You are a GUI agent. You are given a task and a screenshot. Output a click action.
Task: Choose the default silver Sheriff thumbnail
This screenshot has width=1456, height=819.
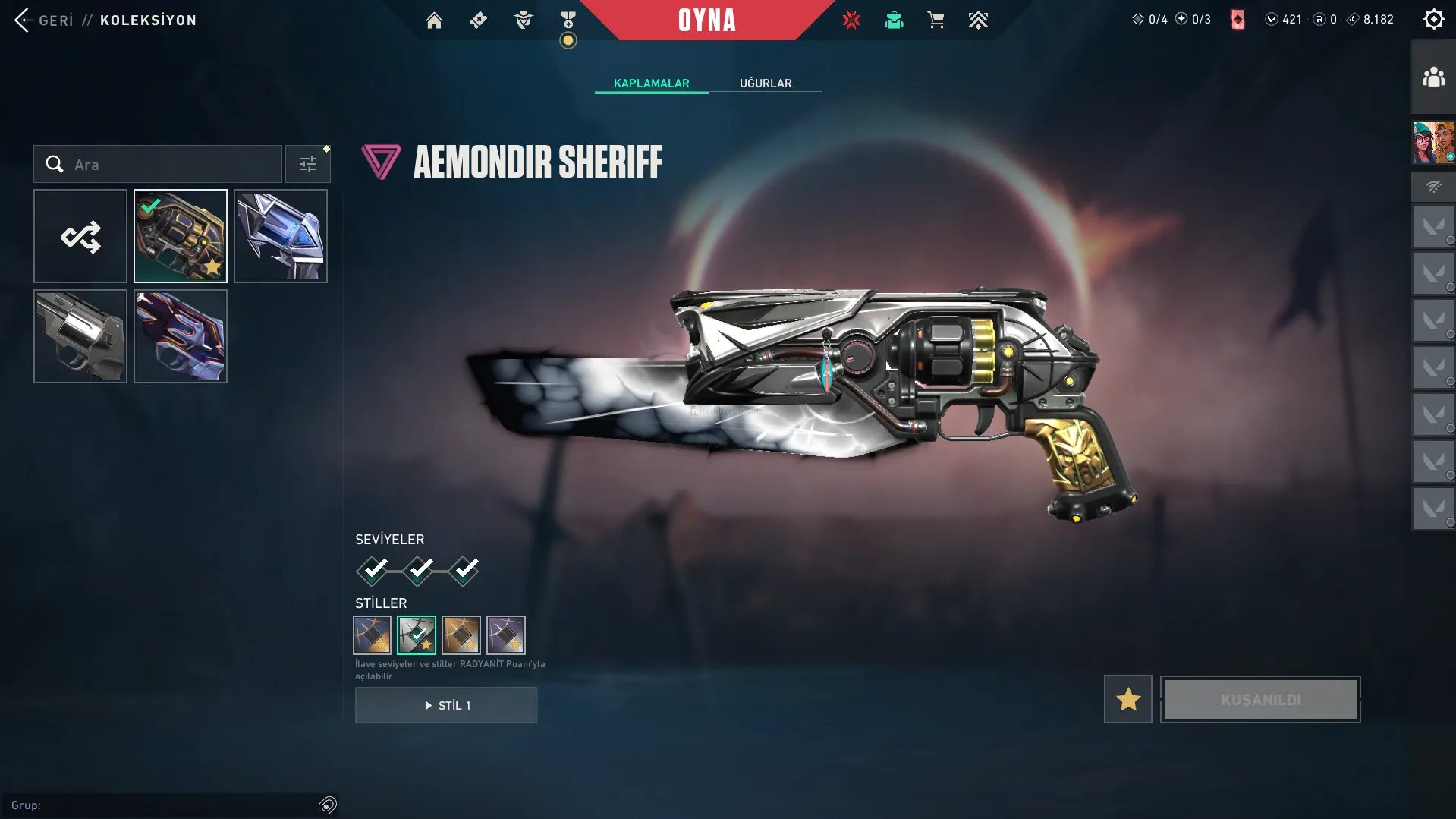[80, 336]
